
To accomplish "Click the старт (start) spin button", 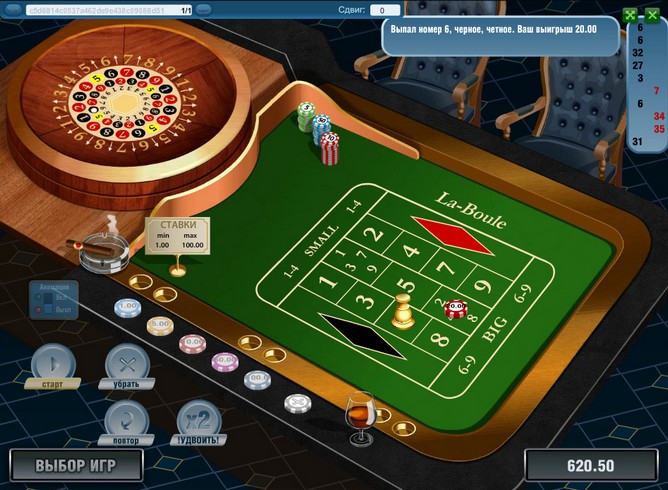I will [53, 362].
